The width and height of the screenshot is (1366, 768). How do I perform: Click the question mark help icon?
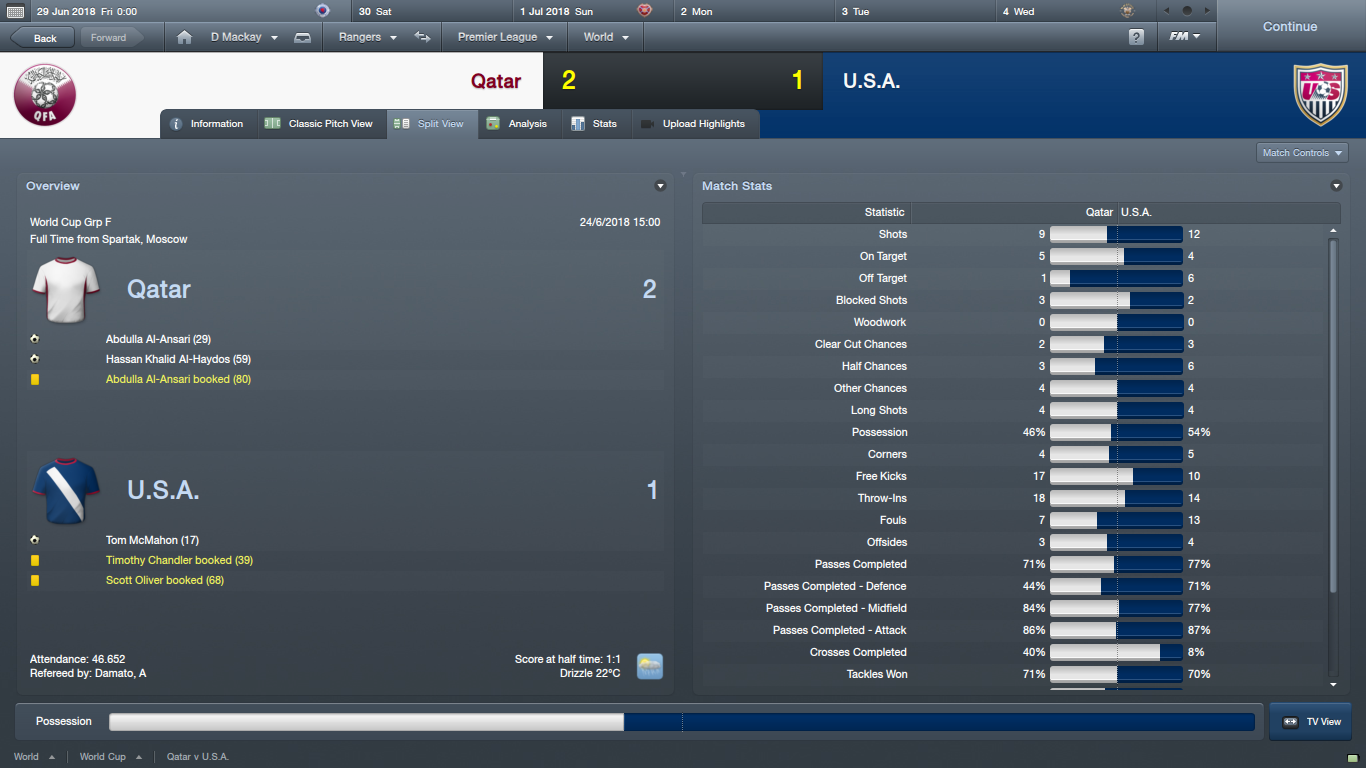(1136, 37)
